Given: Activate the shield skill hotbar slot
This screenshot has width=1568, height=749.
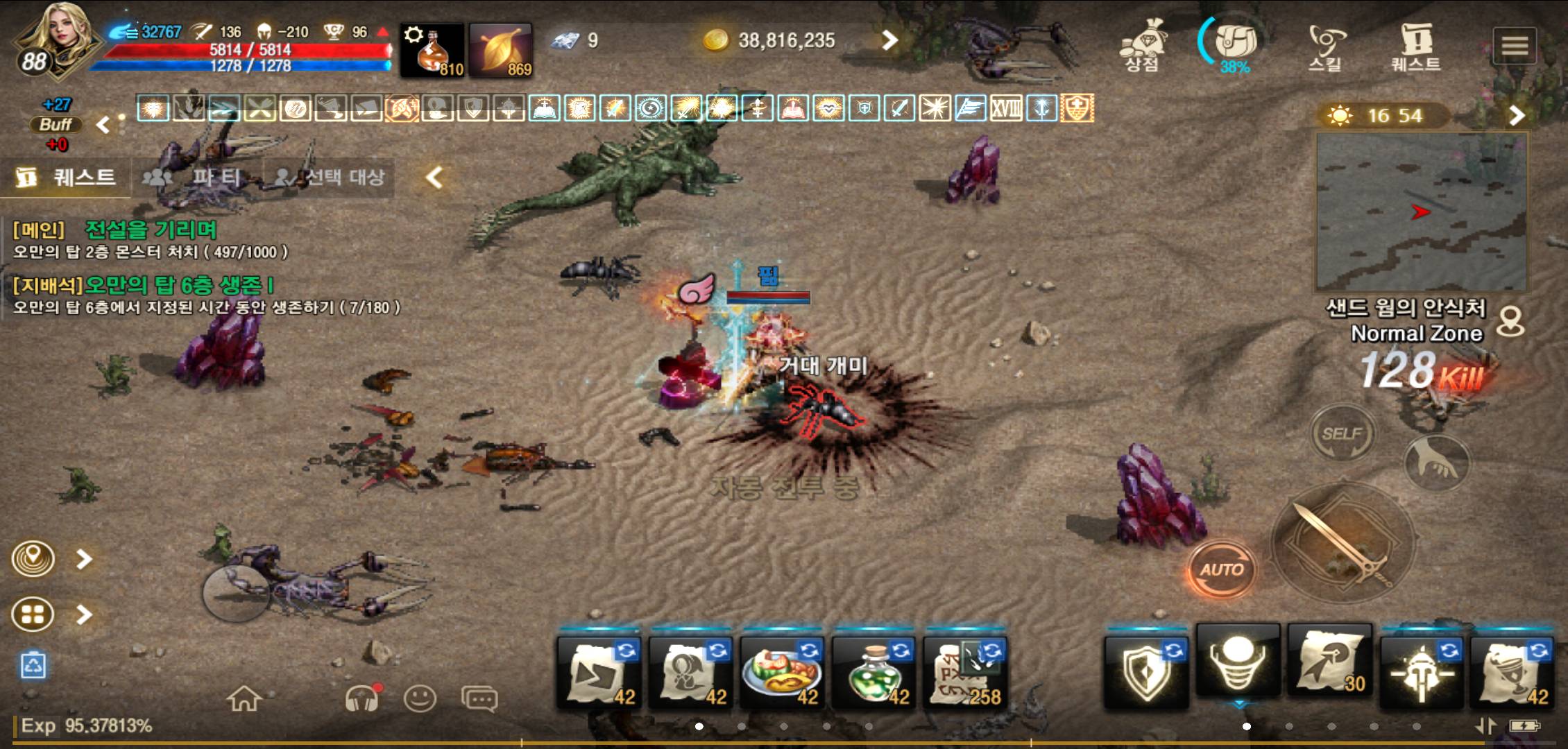Looking at the screenshot, I should click(x=1145, y=671).
